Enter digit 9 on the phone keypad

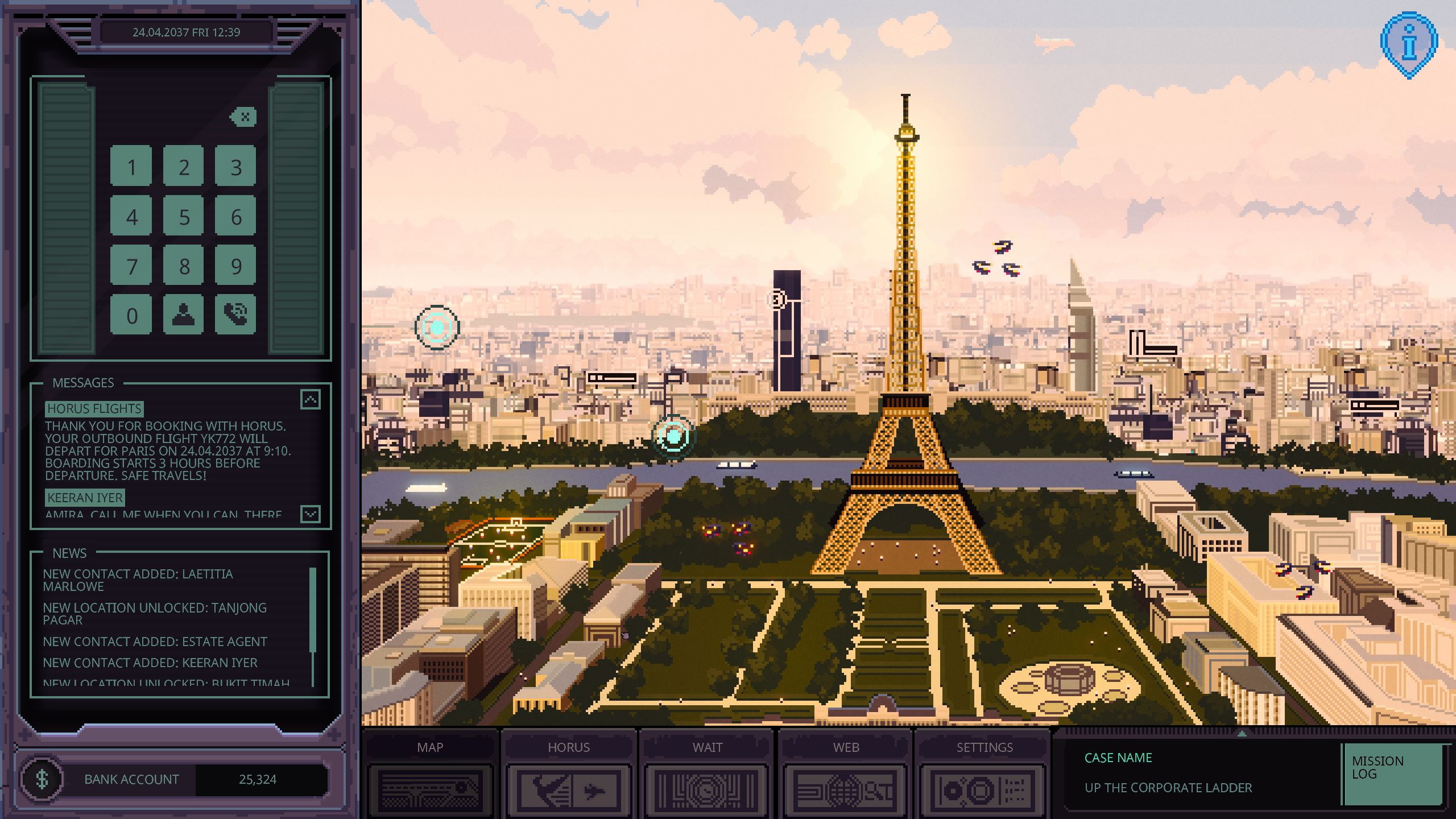click(236, 266)
